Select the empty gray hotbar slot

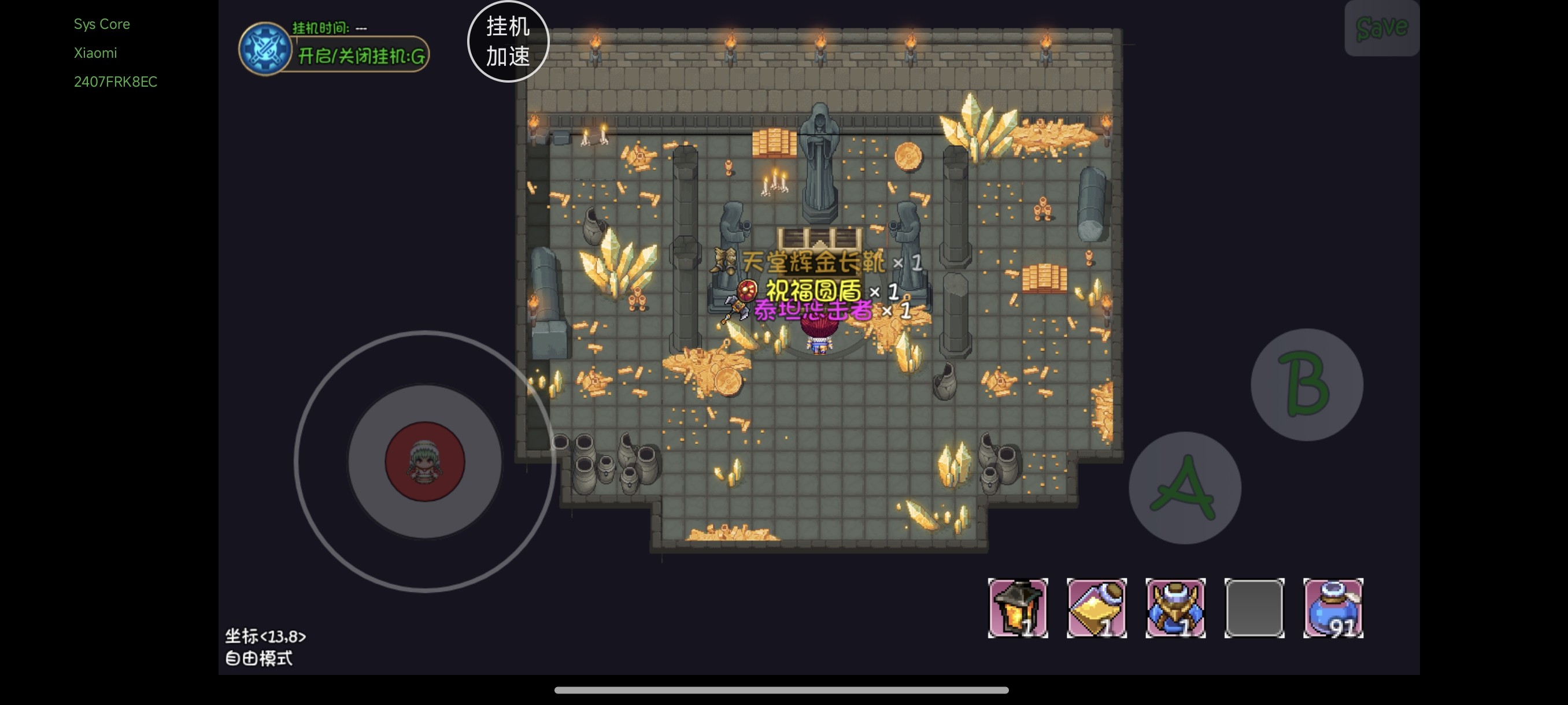coord(1254,608)
